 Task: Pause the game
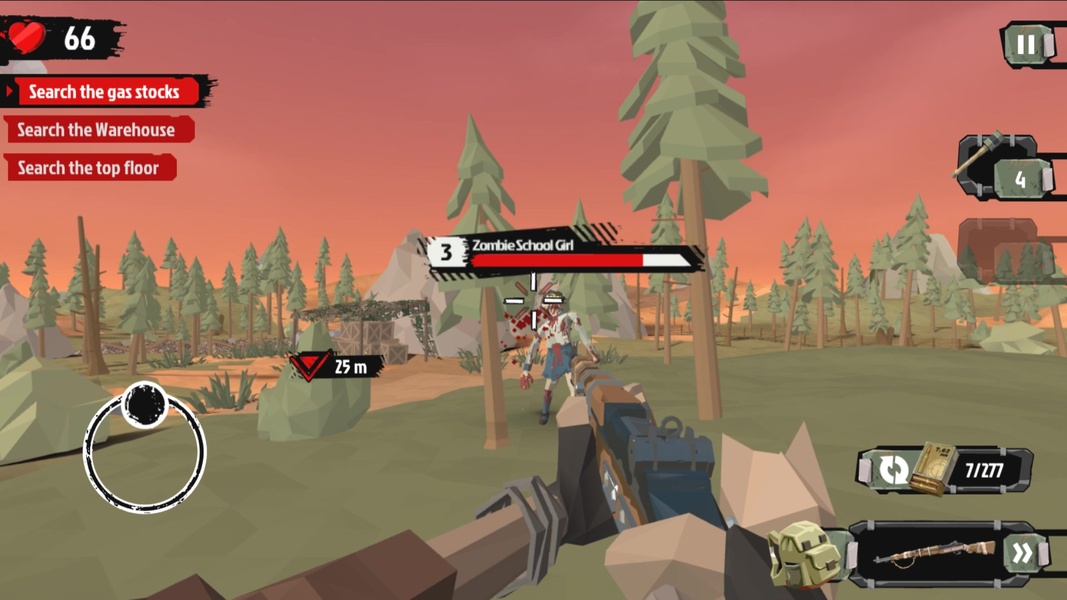1026,45
